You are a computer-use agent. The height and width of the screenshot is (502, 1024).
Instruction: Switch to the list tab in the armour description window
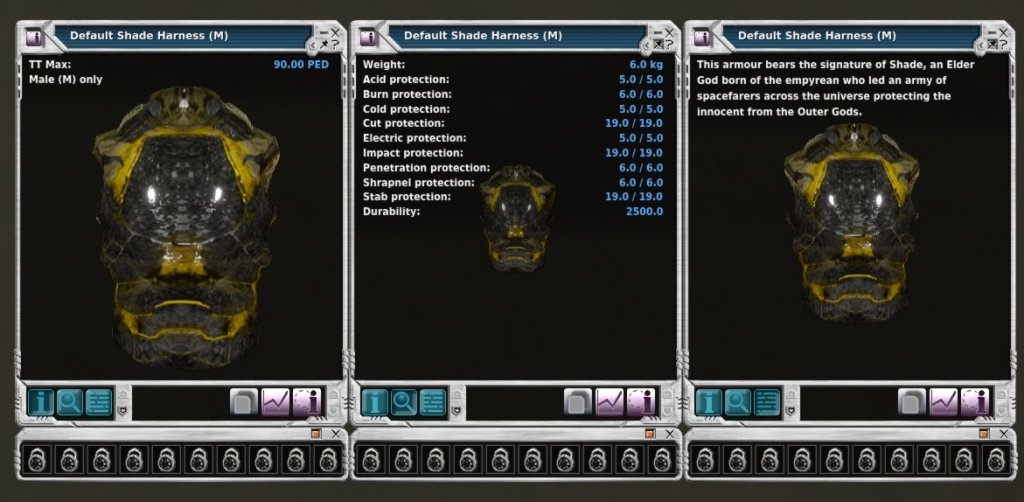tap(766, 402)
